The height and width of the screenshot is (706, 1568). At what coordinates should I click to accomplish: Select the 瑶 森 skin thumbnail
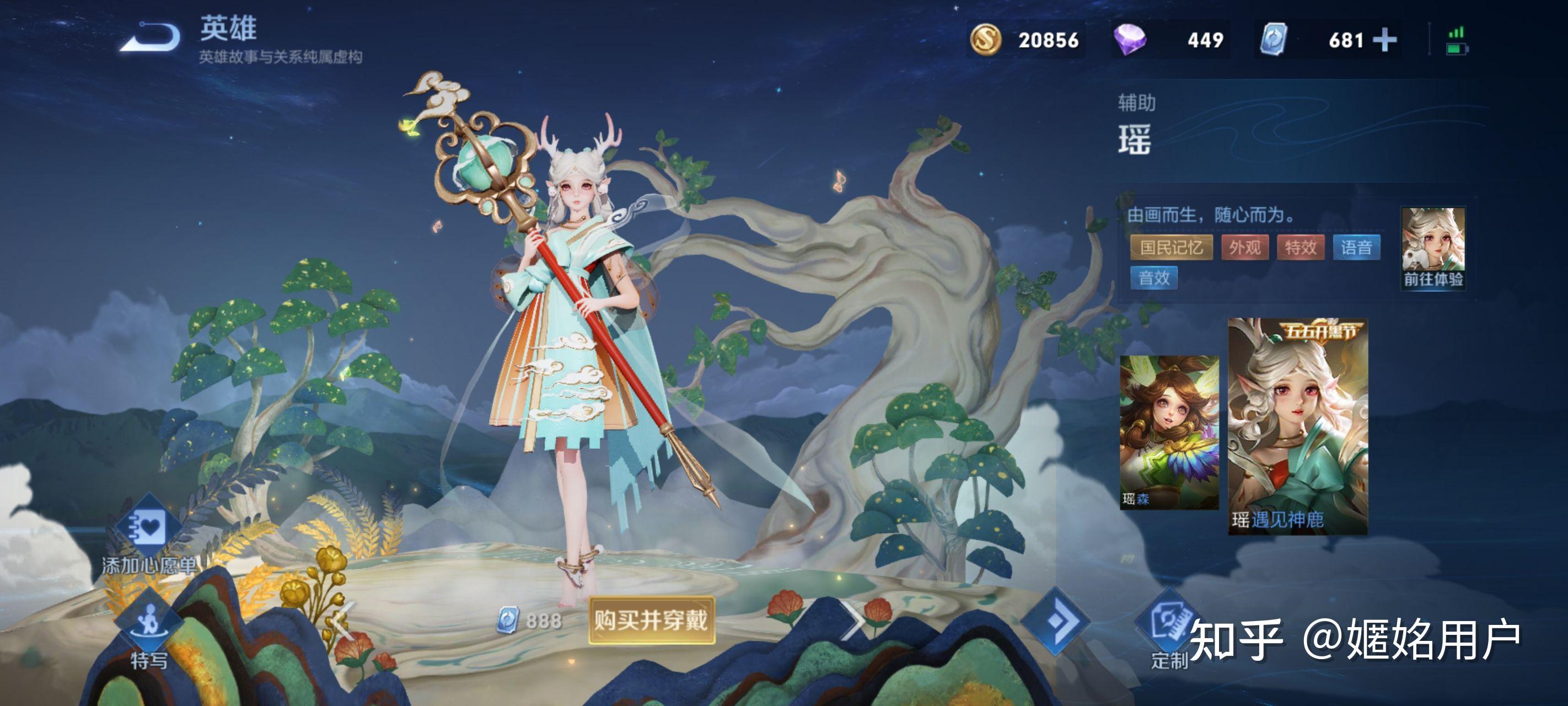click(1169, 432)
